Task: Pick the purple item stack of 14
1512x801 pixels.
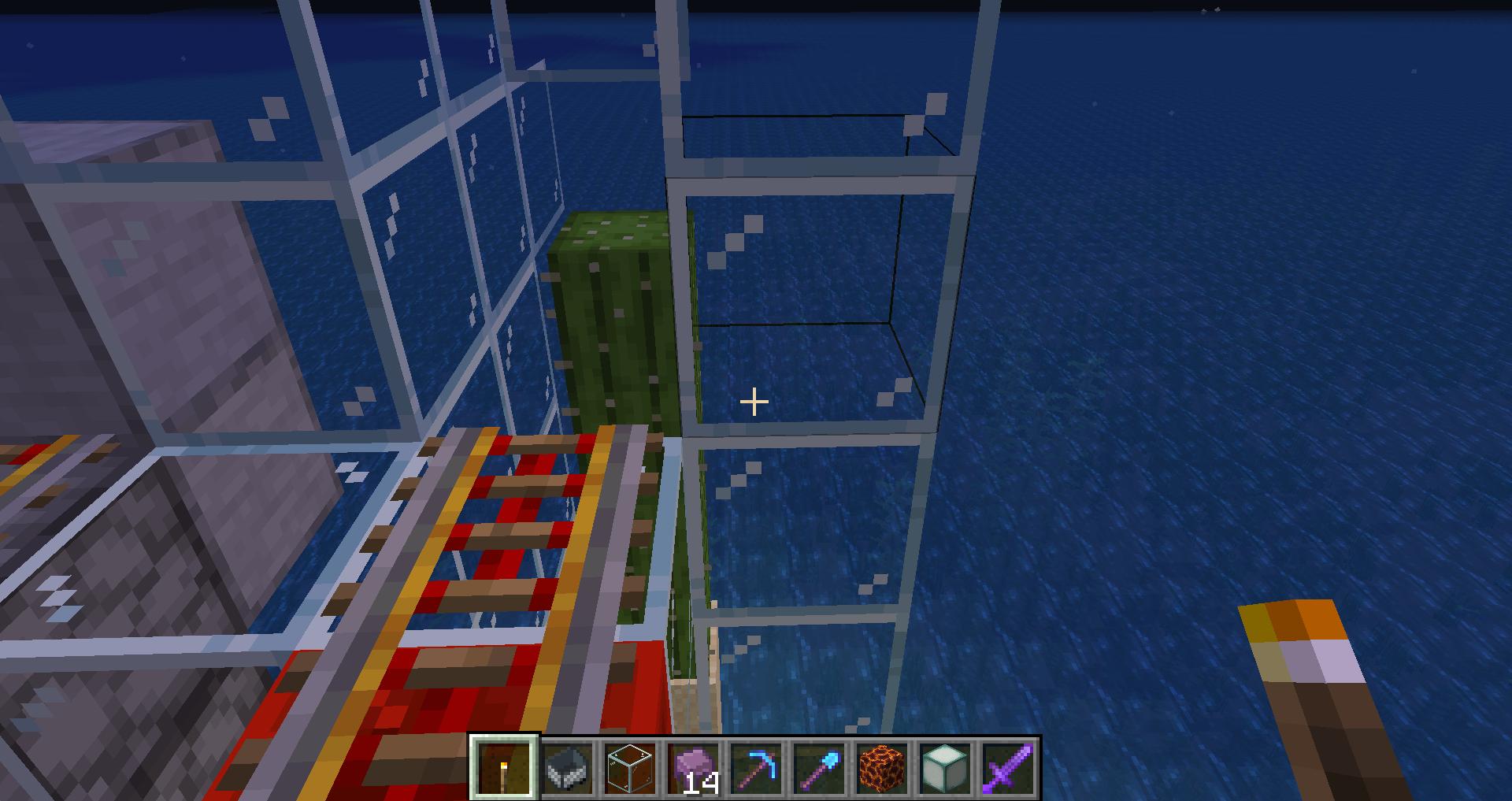Action: [694, 768]
